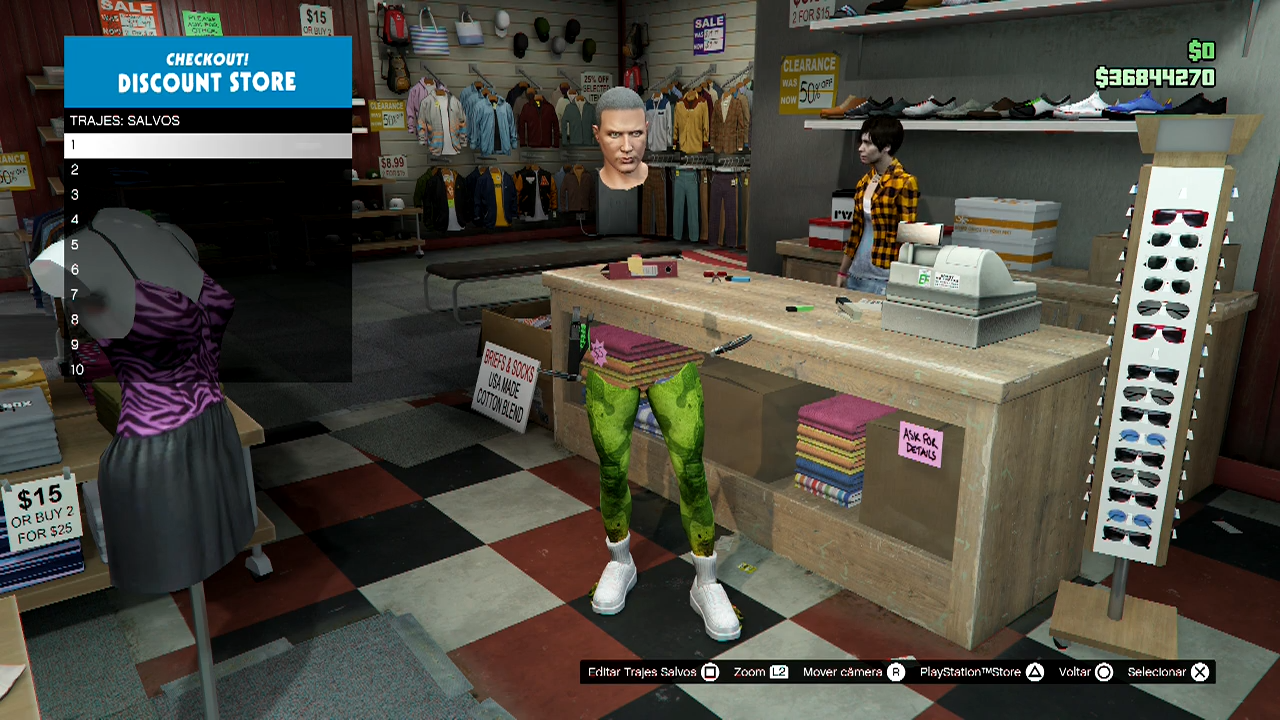Select saved outfit slot 5
1280x720 pixels.
click(207, 245)
